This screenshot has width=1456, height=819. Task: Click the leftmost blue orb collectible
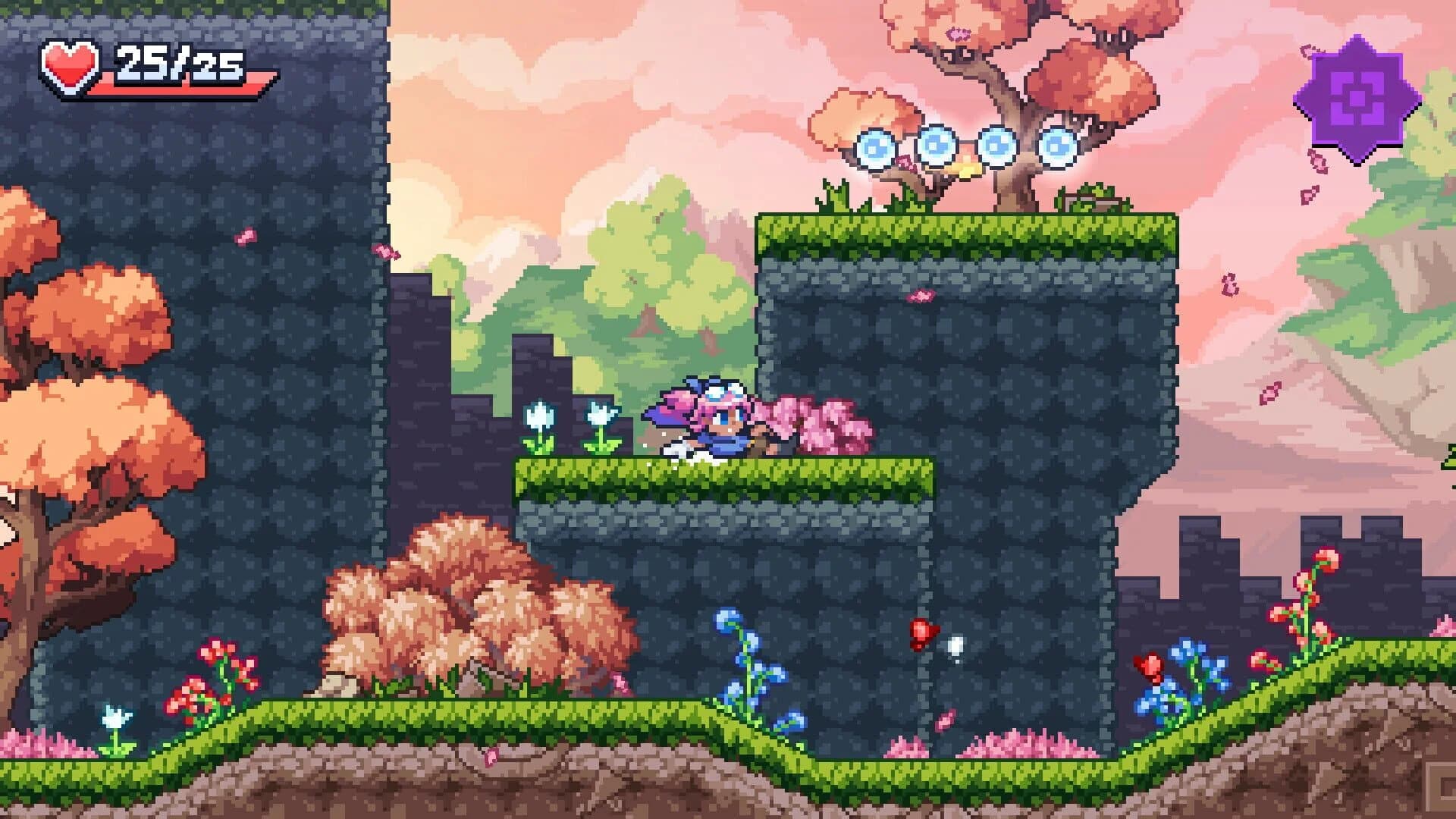click(876, 149)
